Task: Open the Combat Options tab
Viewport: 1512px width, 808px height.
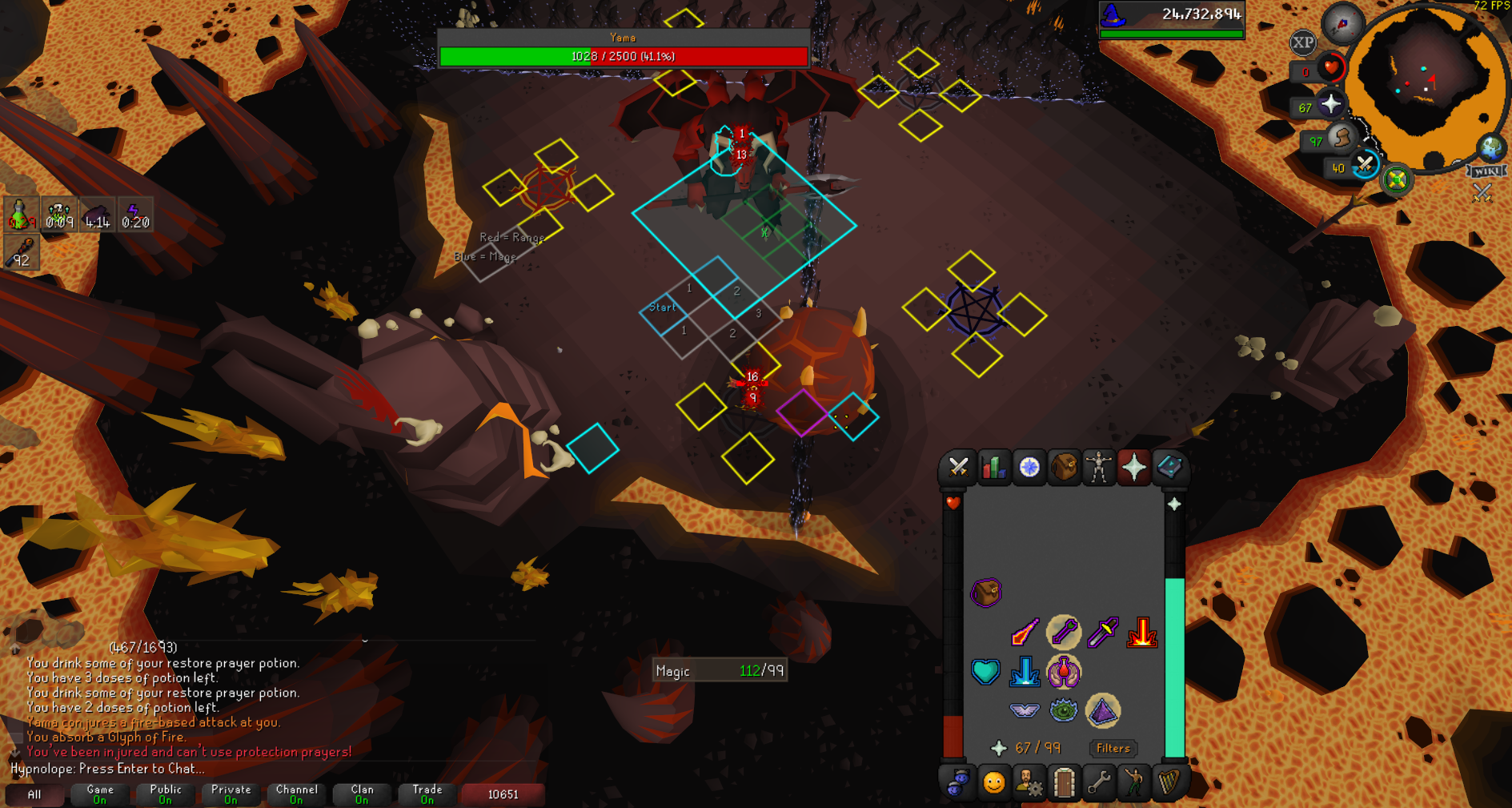Action: click(958, 467)
